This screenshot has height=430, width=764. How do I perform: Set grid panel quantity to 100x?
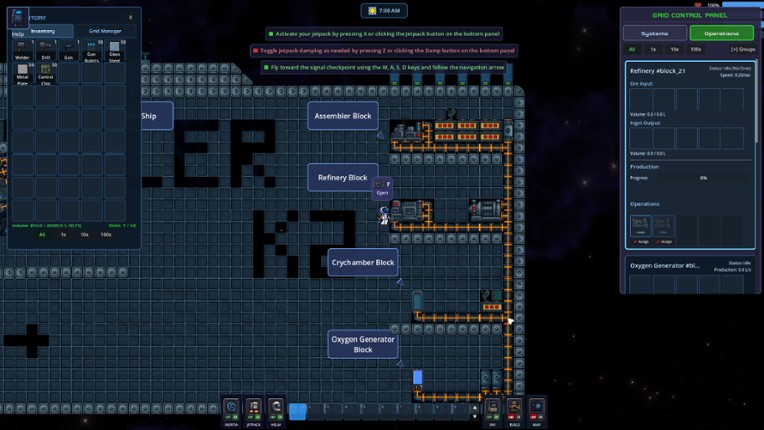click(x=696, y=49)
